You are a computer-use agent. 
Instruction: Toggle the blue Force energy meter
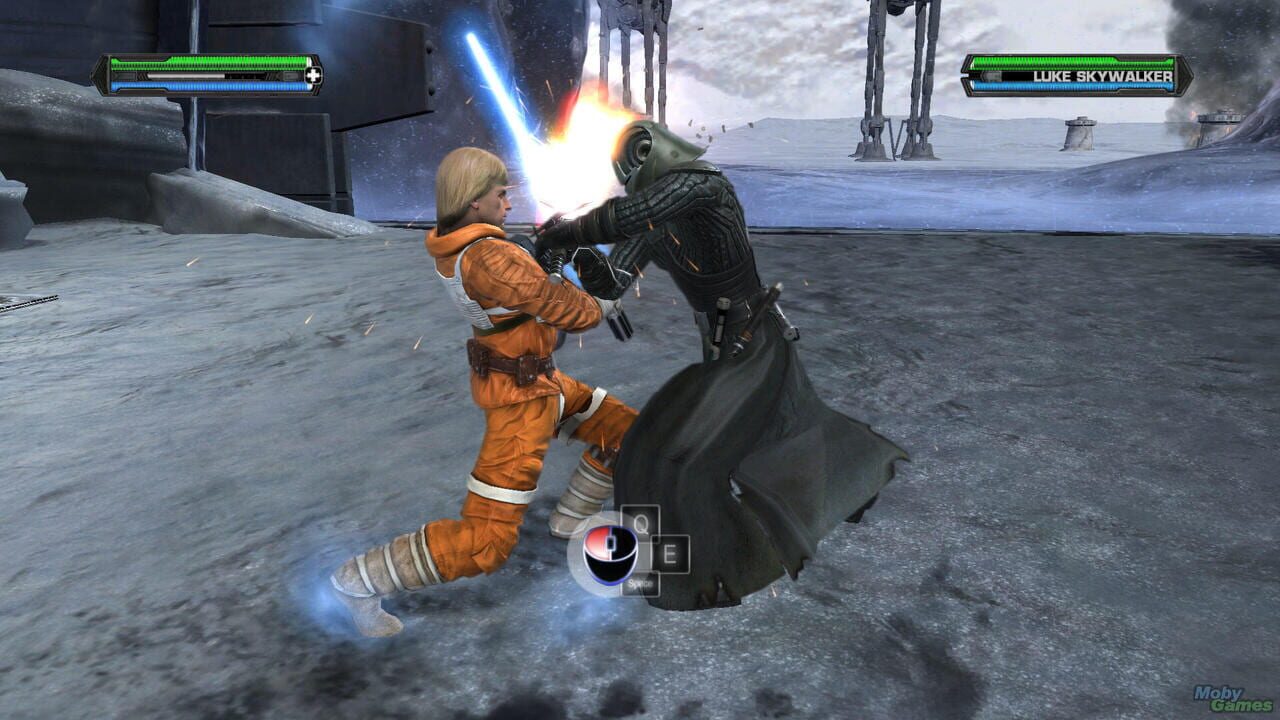210,87
